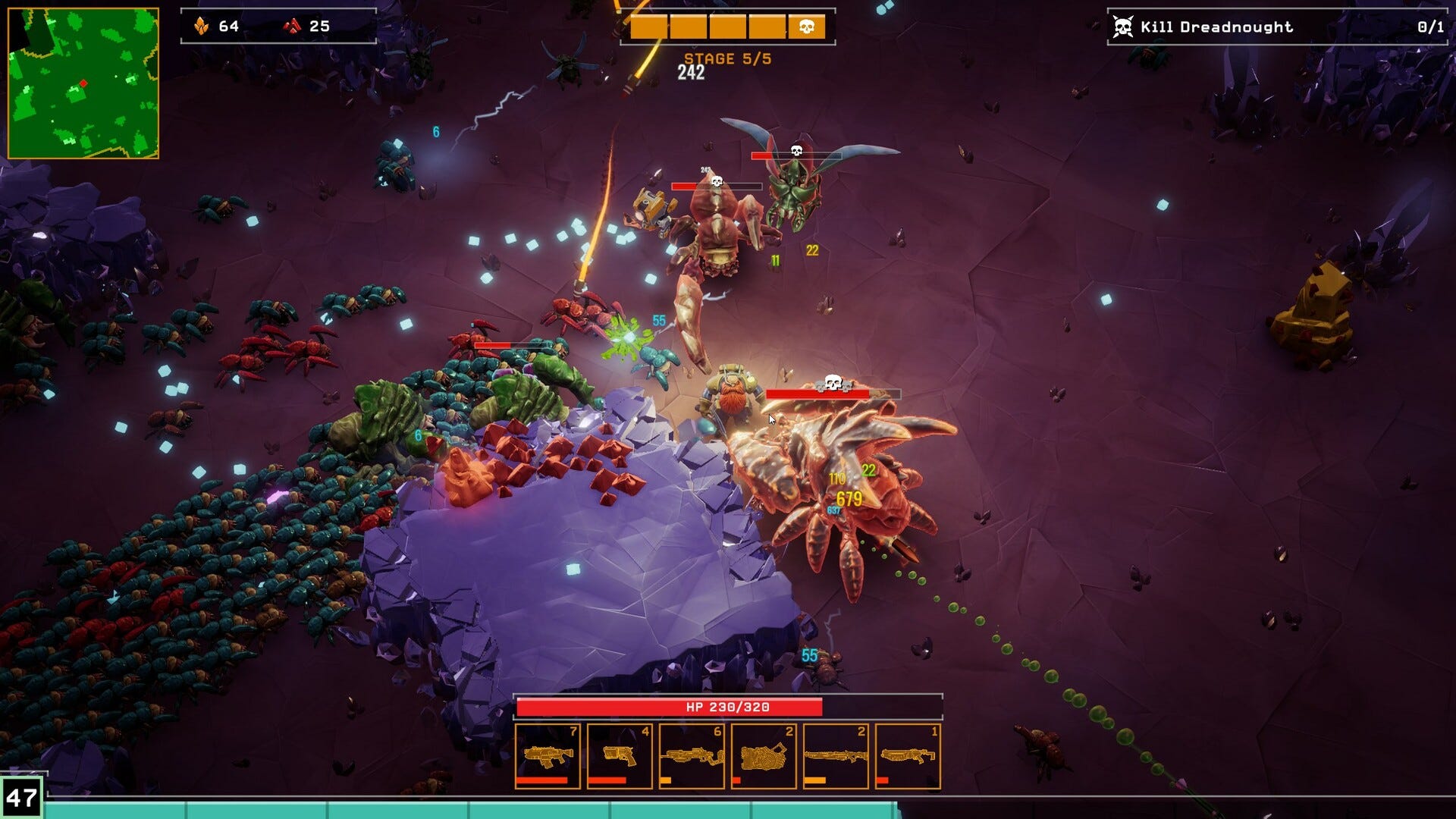Select the level 4 pistol weapon slot
Viewport: 1456px width, 819px height.
pyautogui.click(x=620, y=758)
